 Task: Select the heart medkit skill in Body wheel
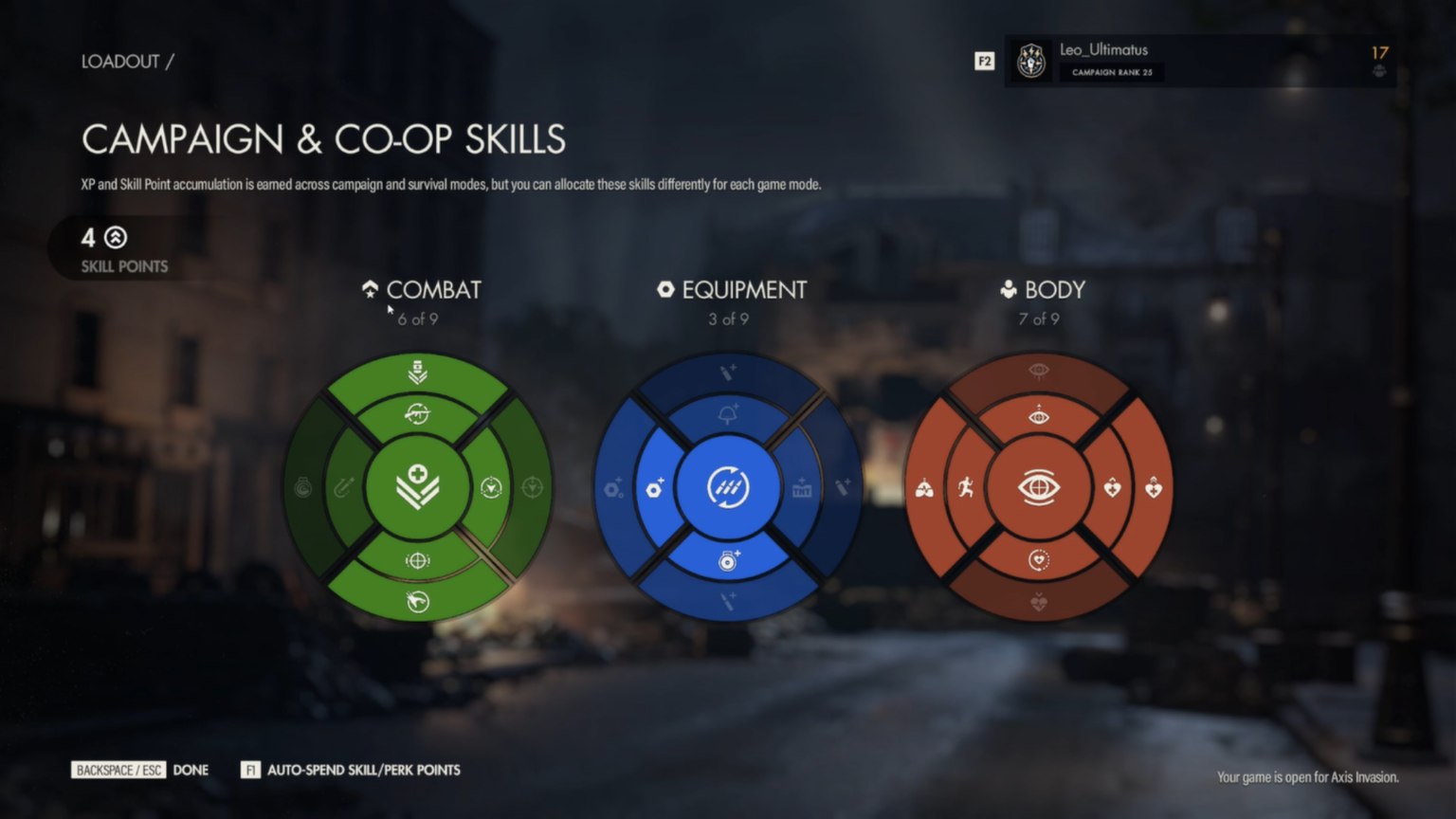[x=1112, y=487]
